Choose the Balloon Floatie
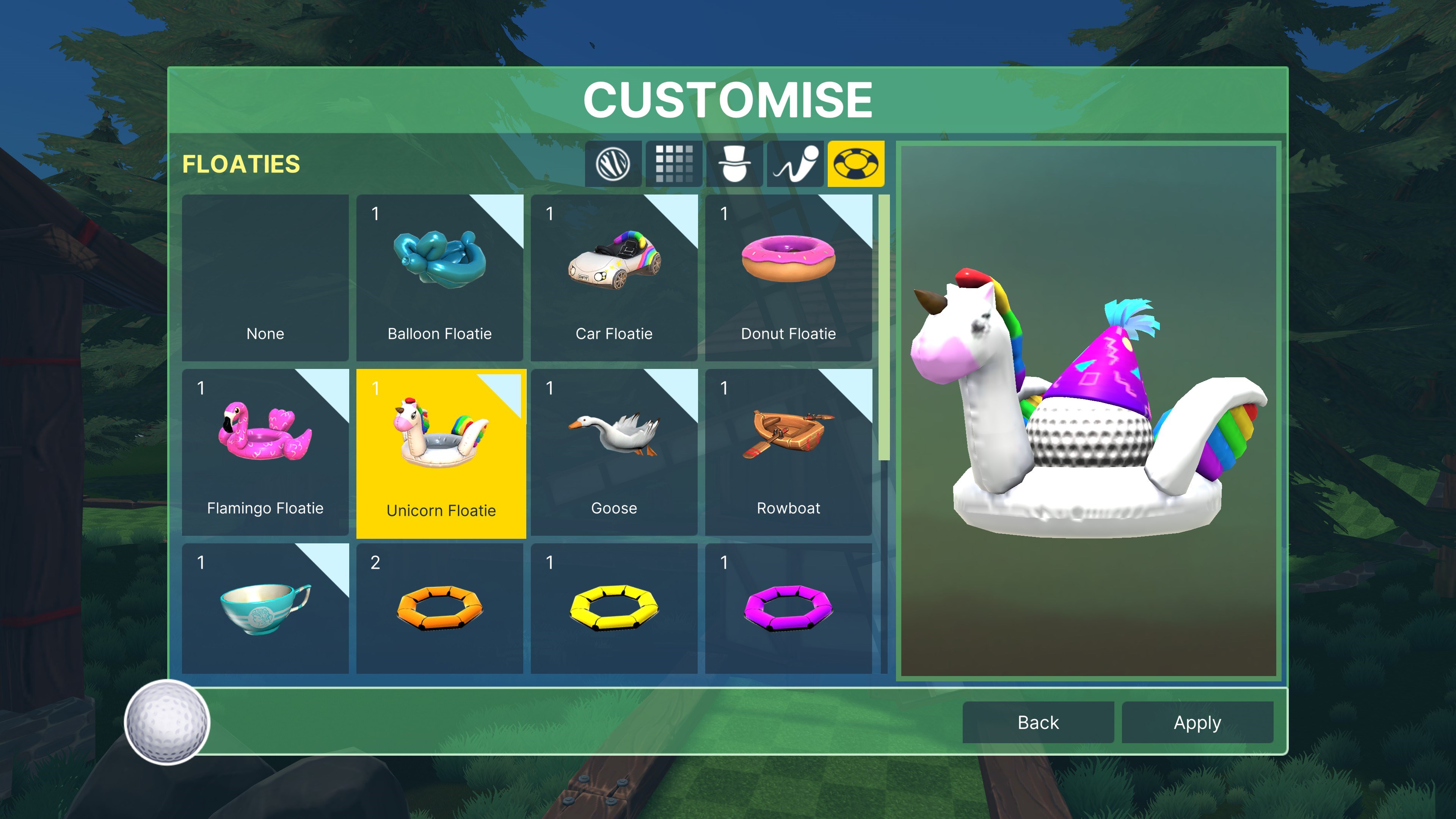 tap(440, 278)
